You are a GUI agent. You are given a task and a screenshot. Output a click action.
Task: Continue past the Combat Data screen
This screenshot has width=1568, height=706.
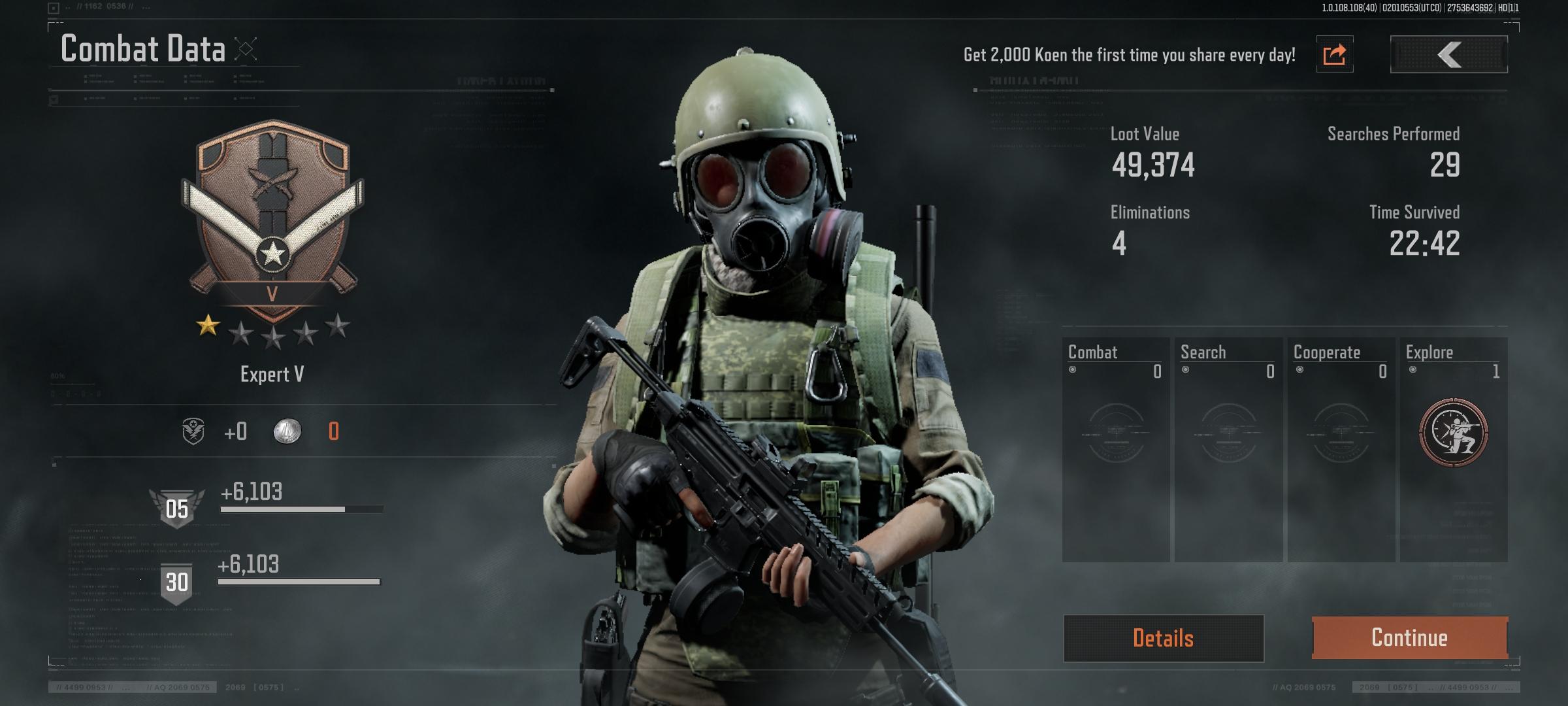[x=1409, y=637]
